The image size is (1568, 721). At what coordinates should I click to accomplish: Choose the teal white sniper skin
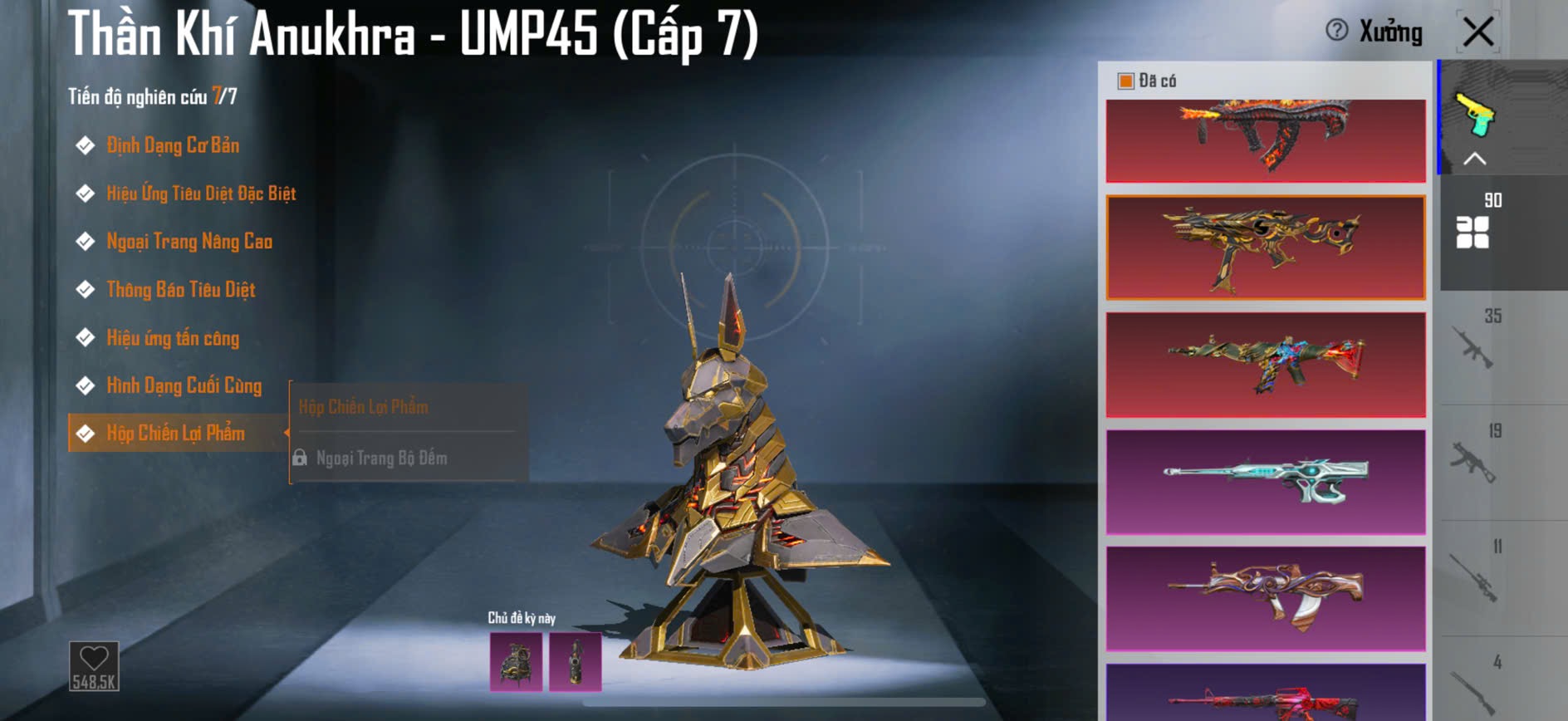click(1266, 482)
